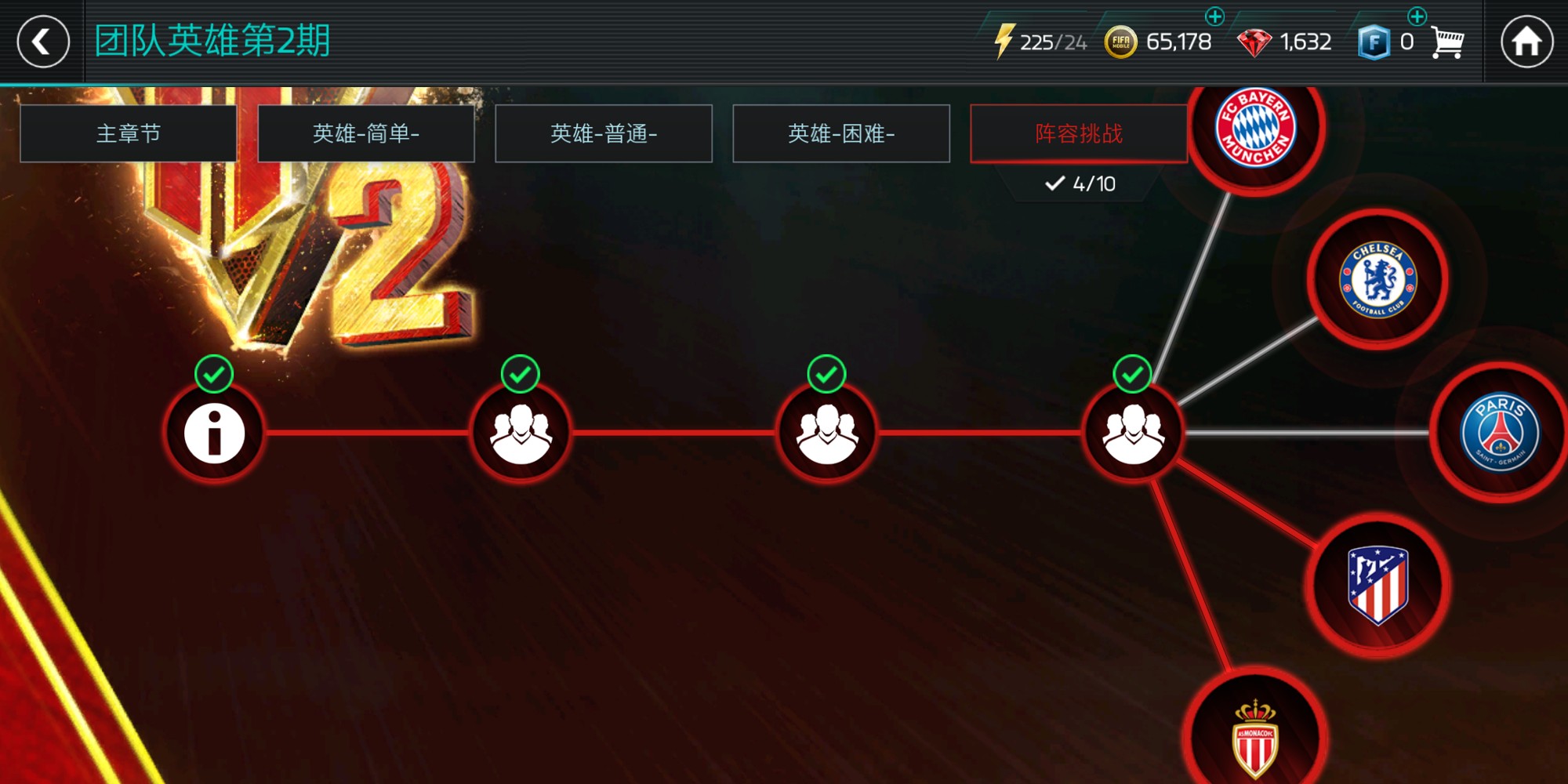
Task: Select the 阵容挑战 tab
Action: pos(1078,133)
